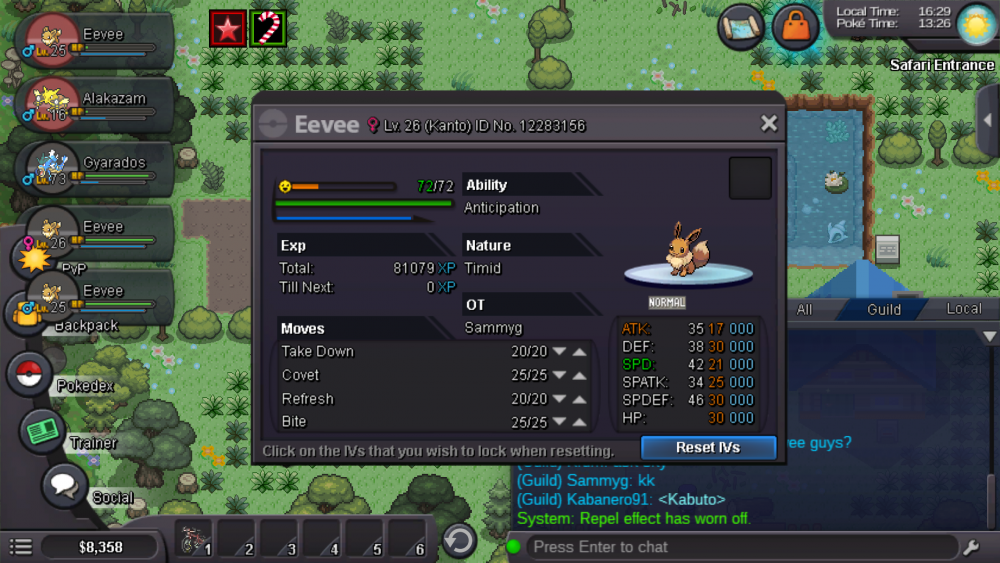This screenshot has height=563, width=1000.
Task: Move Take Down down in the move list
Action: click(x=559, y=352)
